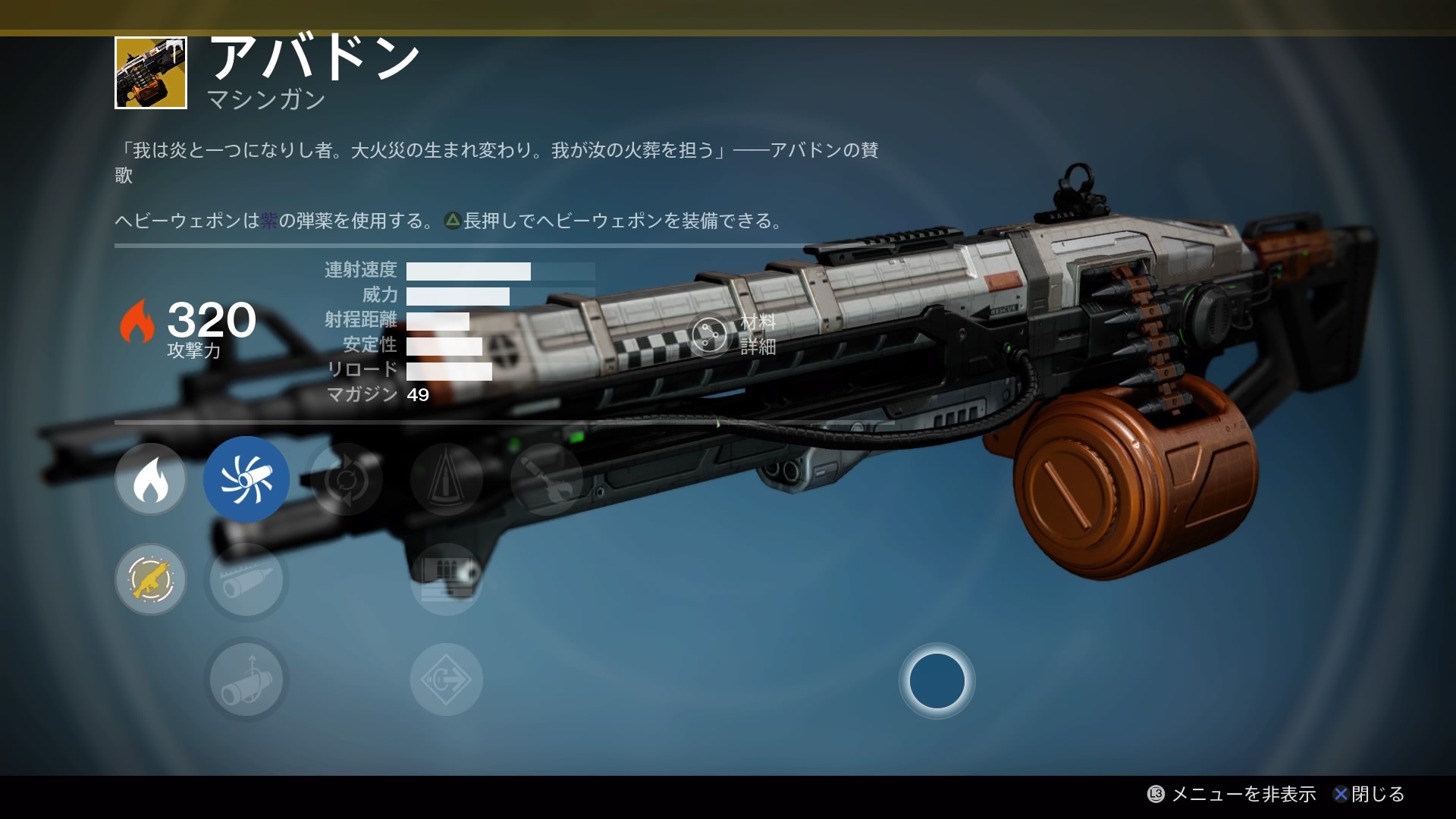Screen dimensions: 1456x819
Task: Click the アバドン weapon thumbnail icon
Action: pos(151,73)
